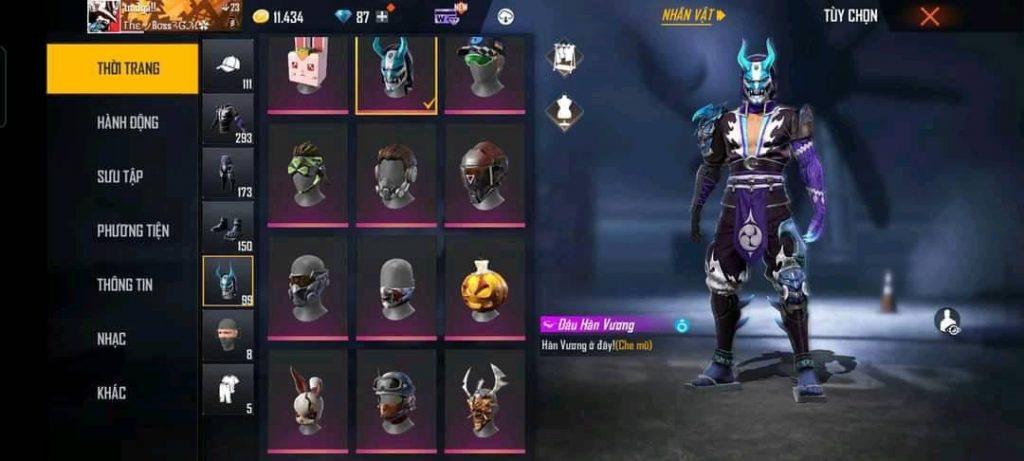Open the Thời Trang fashion tab
This screenshot has width=1024, height=461.
coord(122,69)
